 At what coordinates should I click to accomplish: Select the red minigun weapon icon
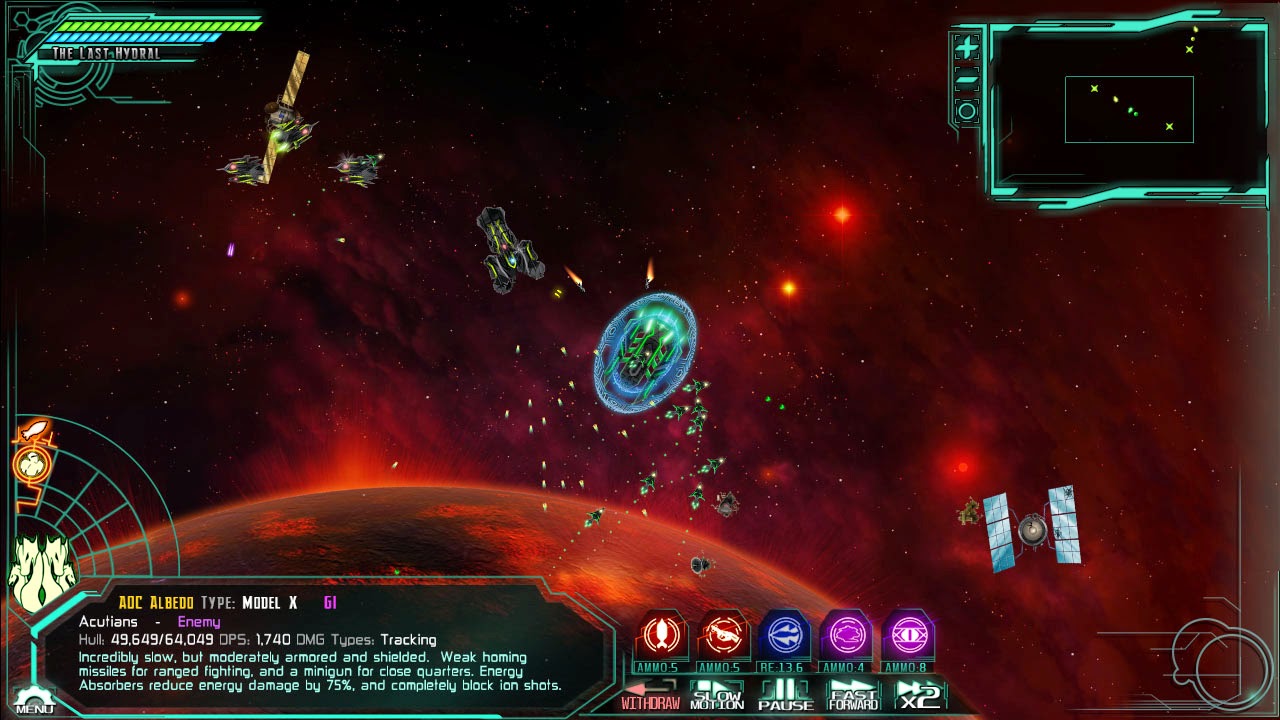pos(723,636)
